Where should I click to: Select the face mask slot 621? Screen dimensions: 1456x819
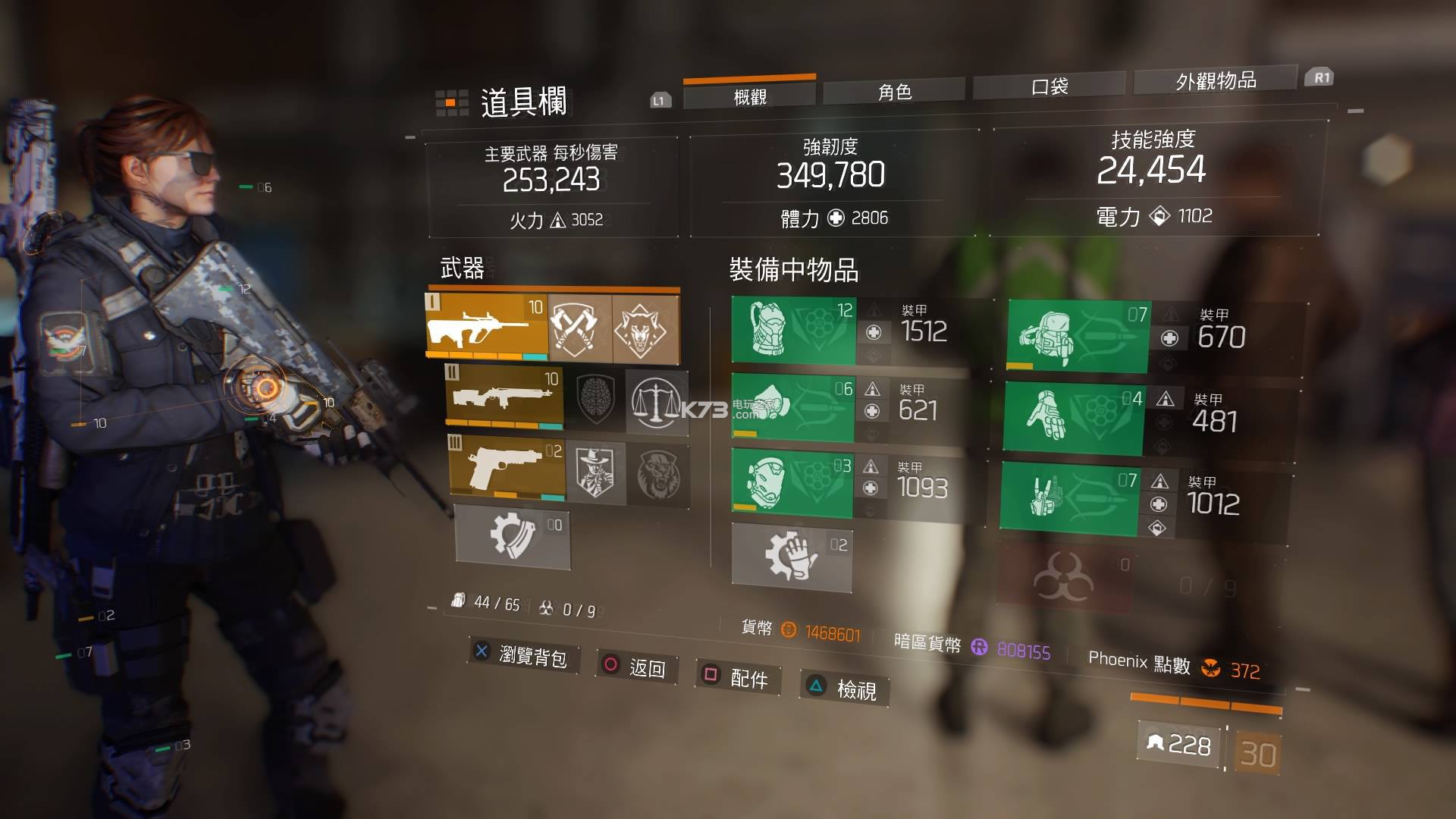point(792,406)
